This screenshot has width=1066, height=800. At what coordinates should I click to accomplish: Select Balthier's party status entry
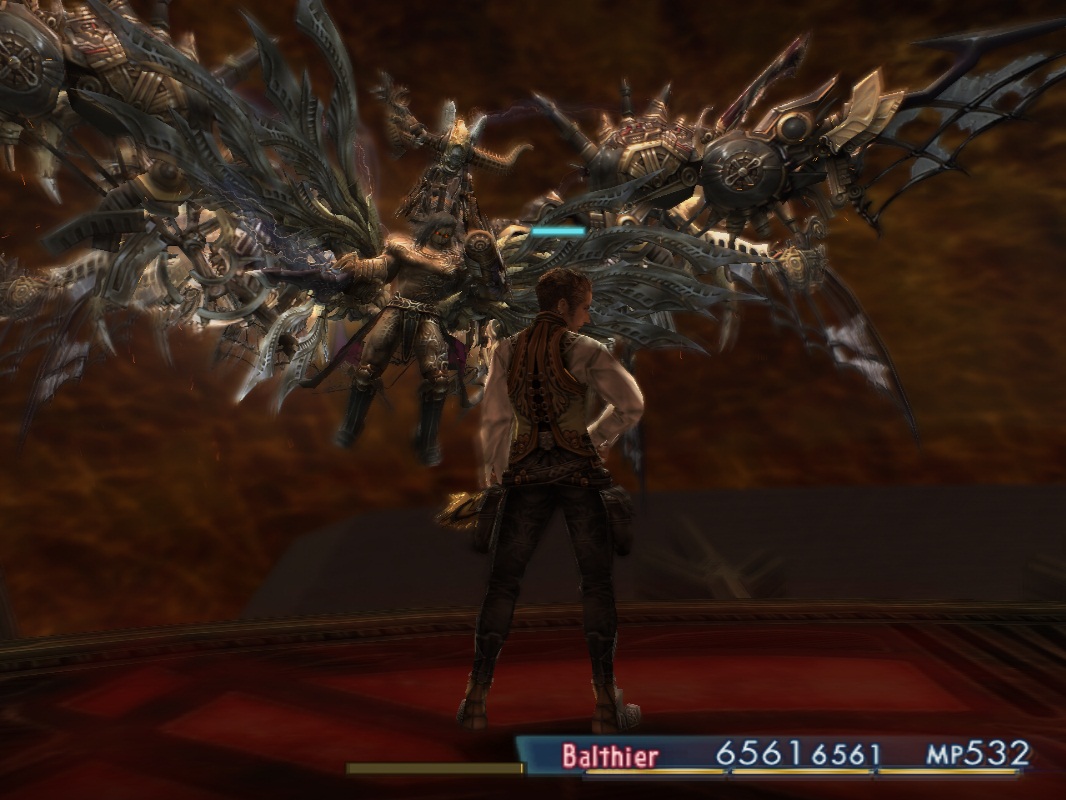click(x=610, y=755)
